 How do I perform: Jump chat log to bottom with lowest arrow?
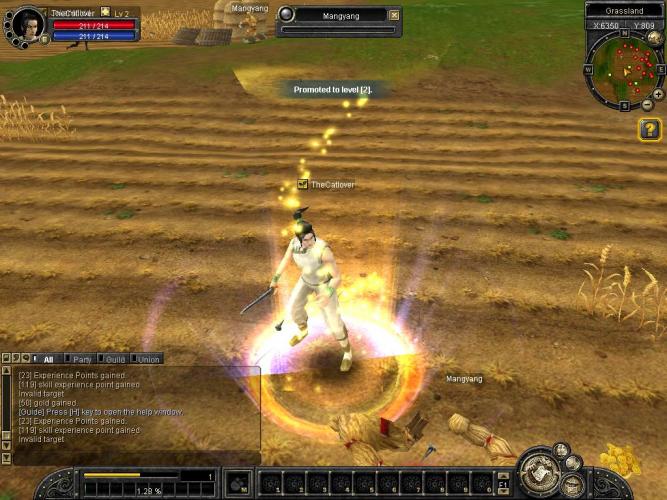[x=7, y=458]
